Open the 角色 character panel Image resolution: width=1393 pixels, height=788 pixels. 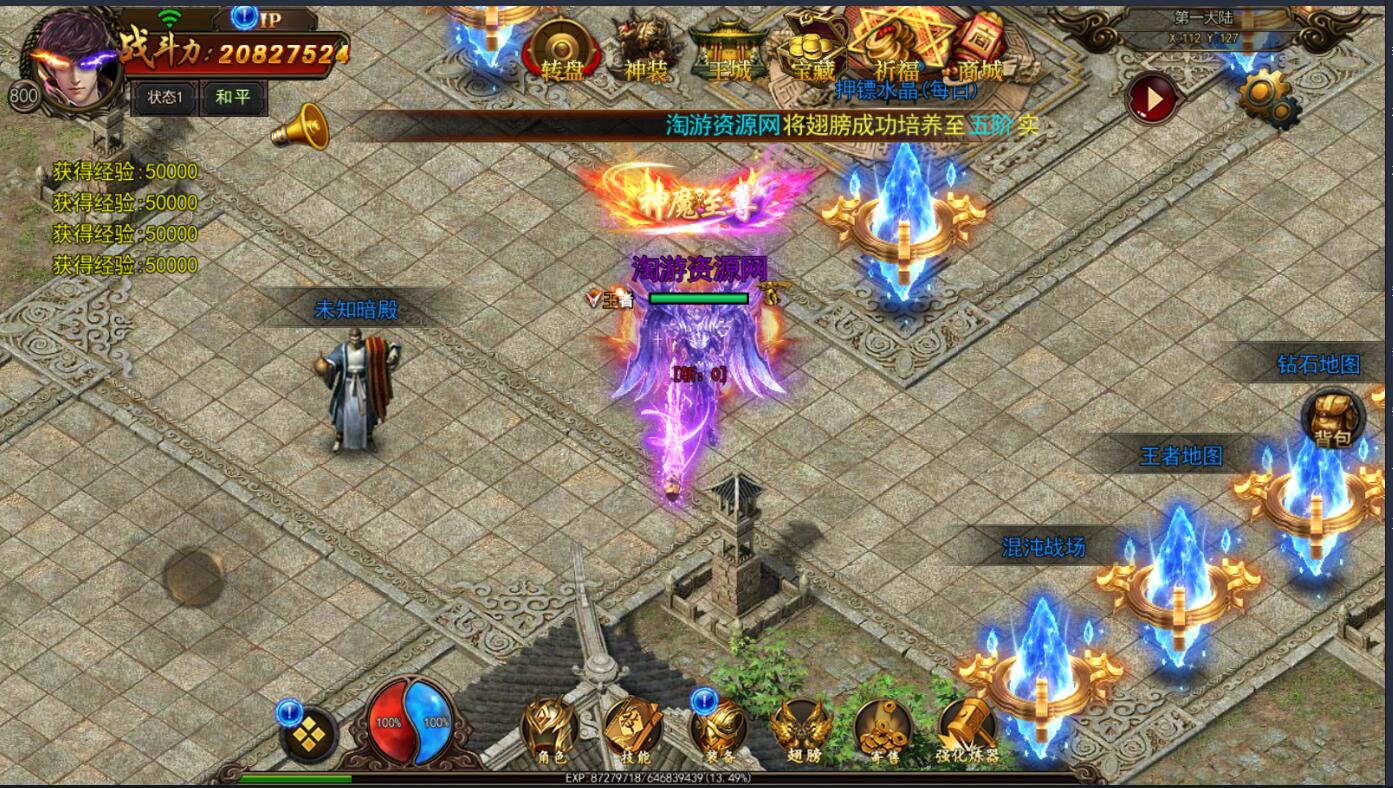pos(551,730)
